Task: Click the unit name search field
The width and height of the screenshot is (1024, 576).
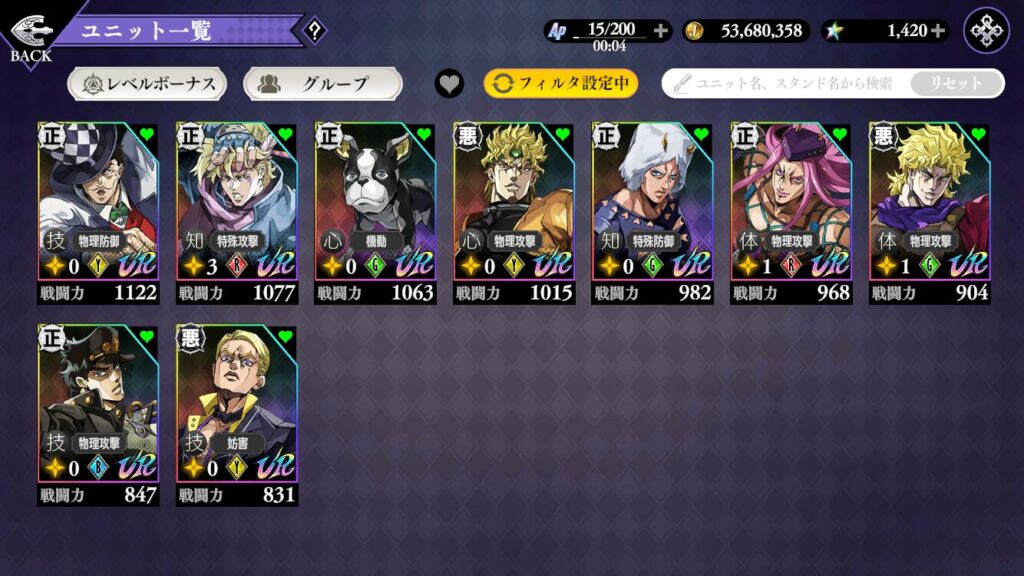Action: tap(785, 84)
